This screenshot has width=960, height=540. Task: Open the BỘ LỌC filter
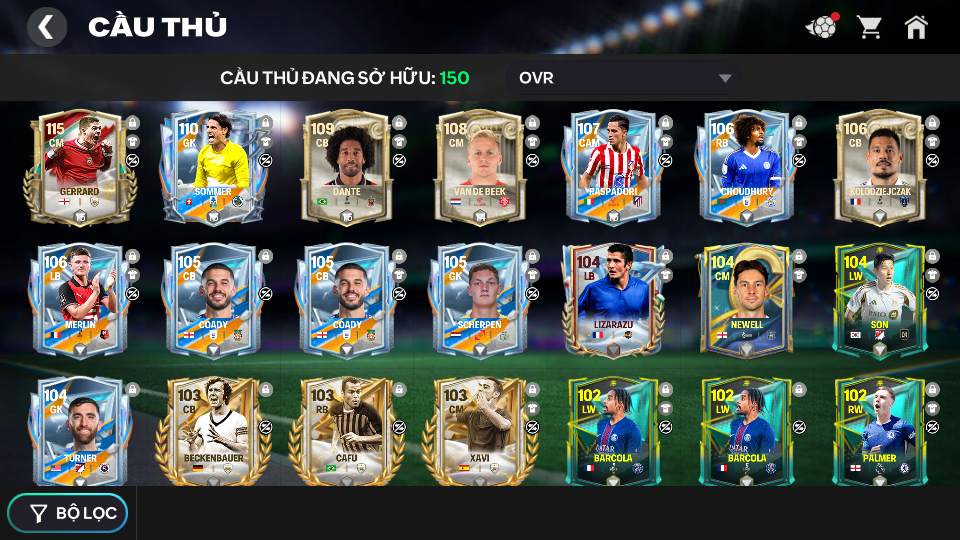[x=68, y=513]
